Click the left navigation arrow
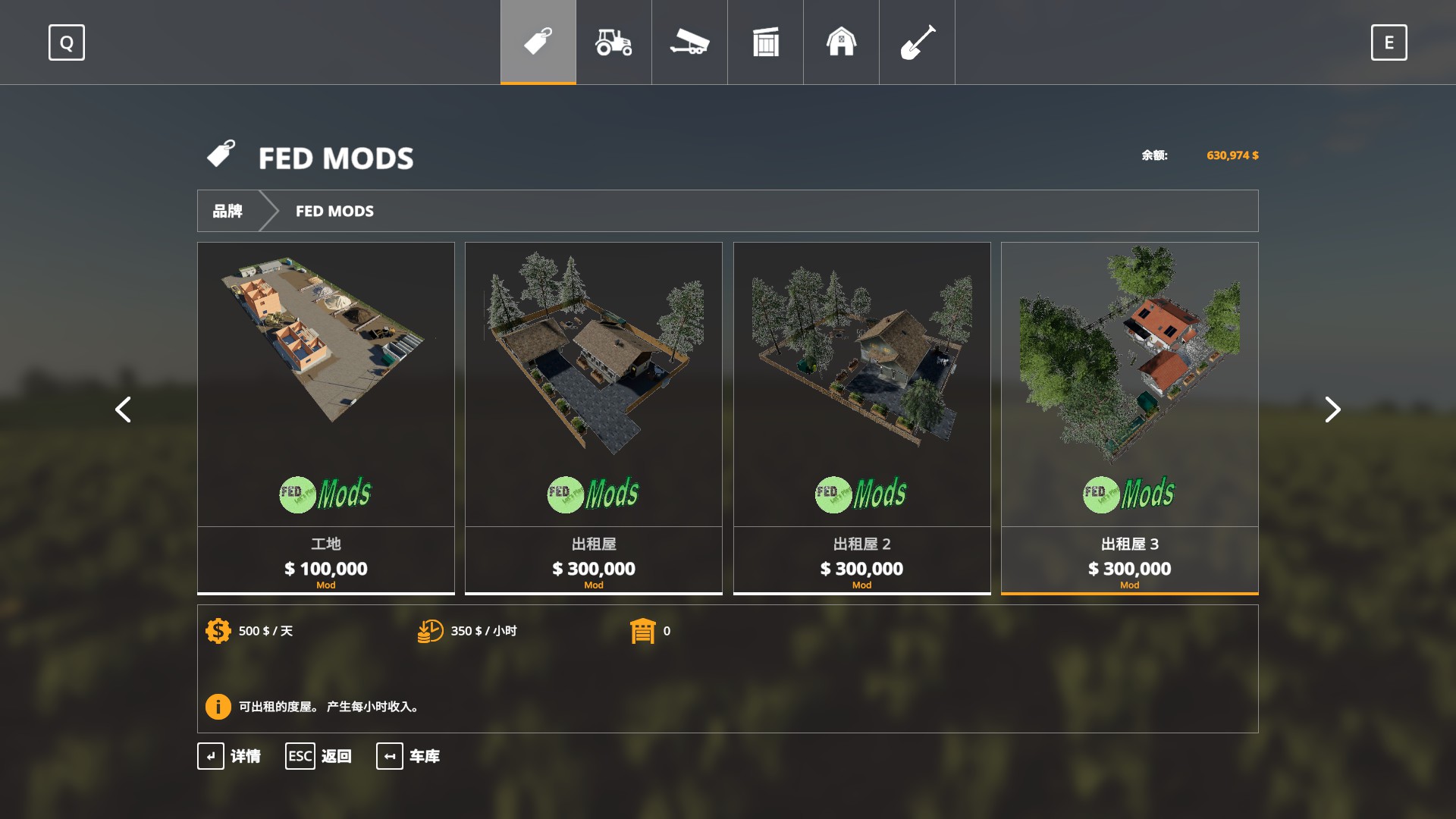Image resolution: width=1456 pixels, height=819 pixels. (124, 409)
